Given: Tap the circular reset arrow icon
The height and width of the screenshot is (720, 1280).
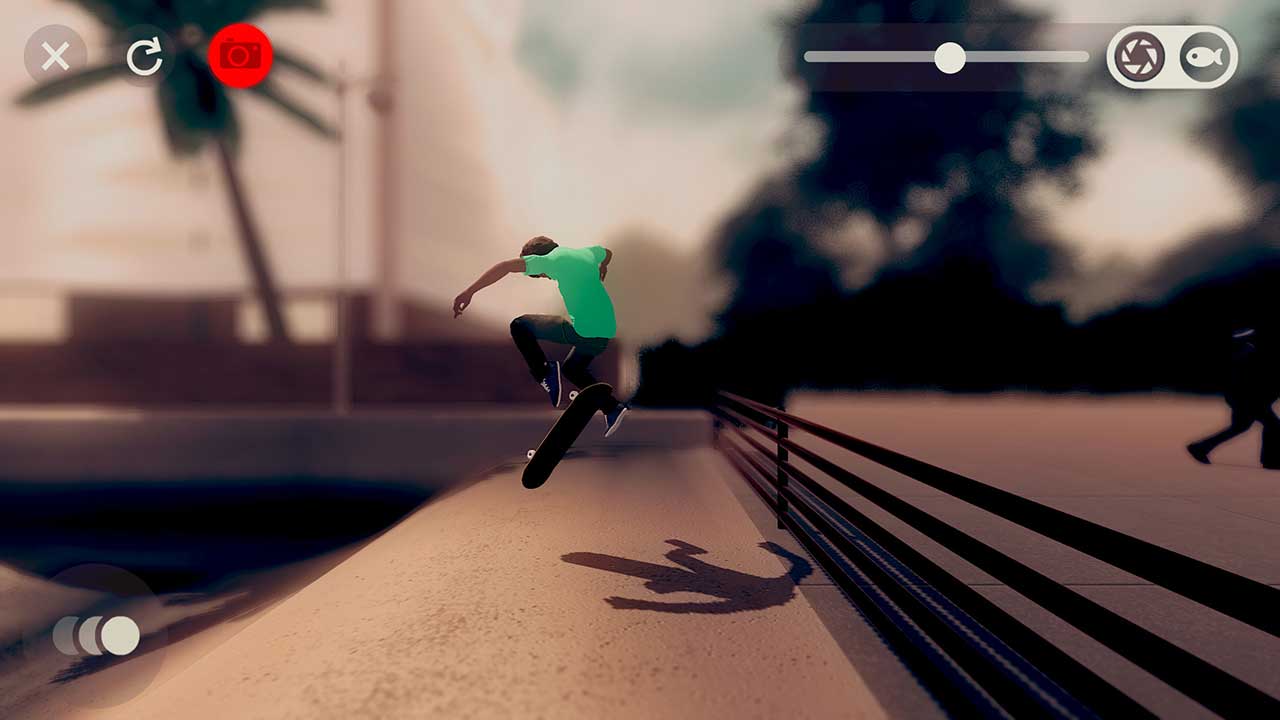Looking at the screenshot, I should tap(146, 55).
